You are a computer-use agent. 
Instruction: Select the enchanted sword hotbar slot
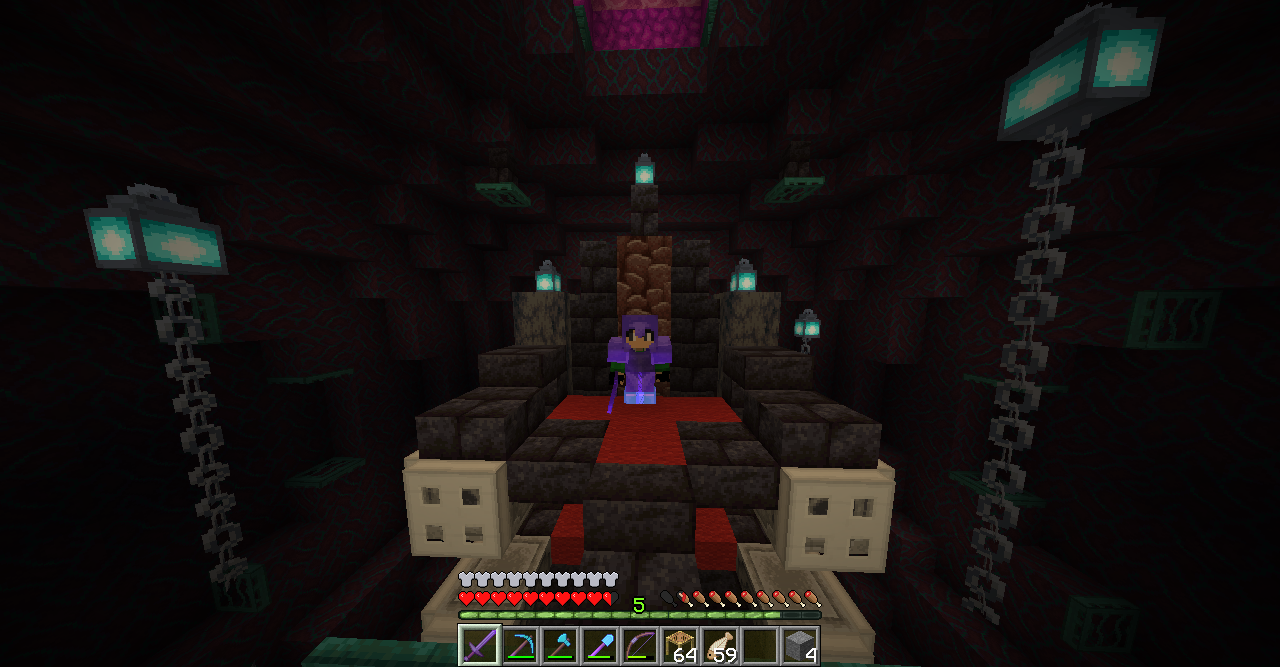[x=479, y=645]
